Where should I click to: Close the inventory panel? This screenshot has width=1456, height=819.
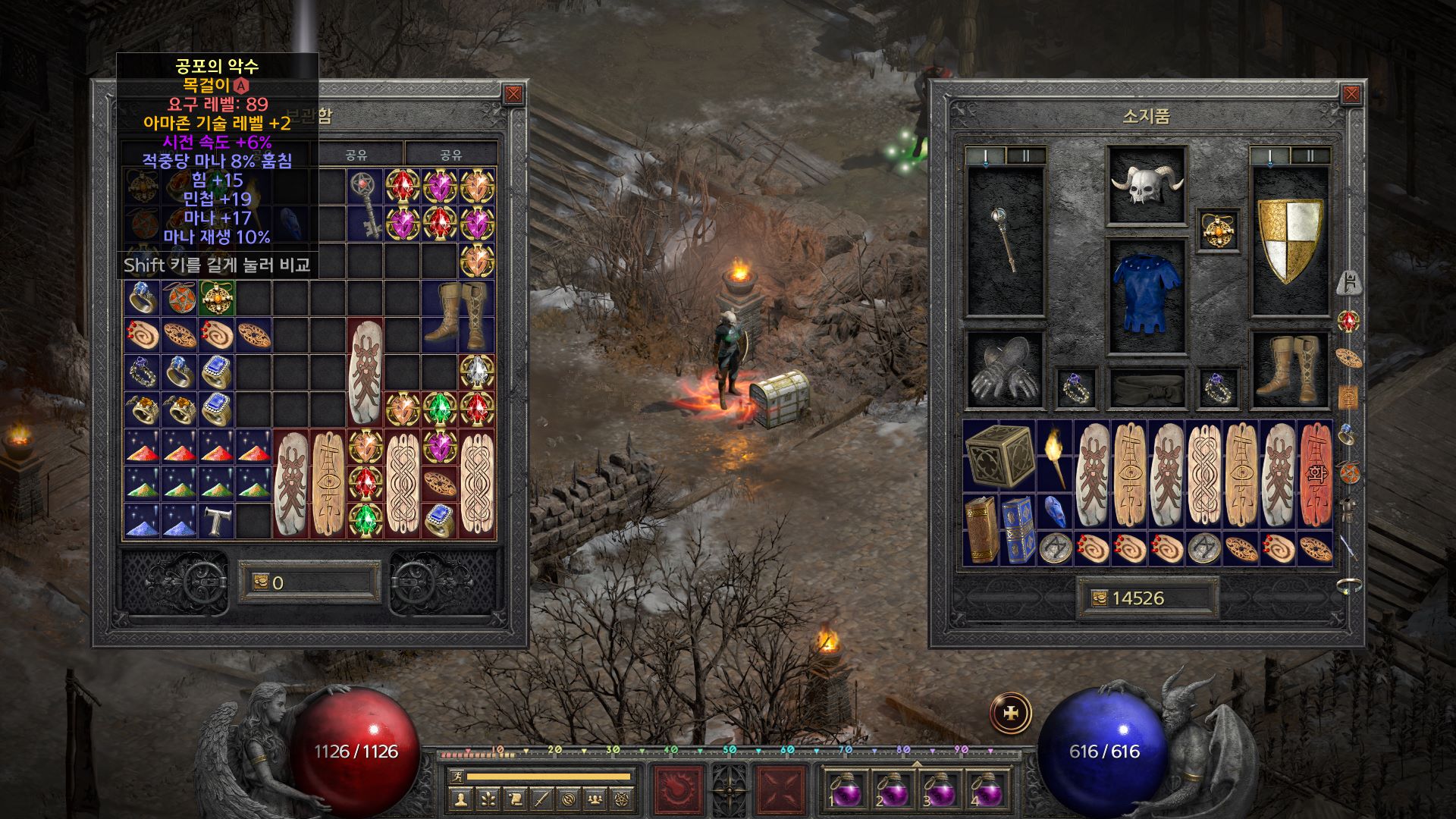pos(1351,94)
